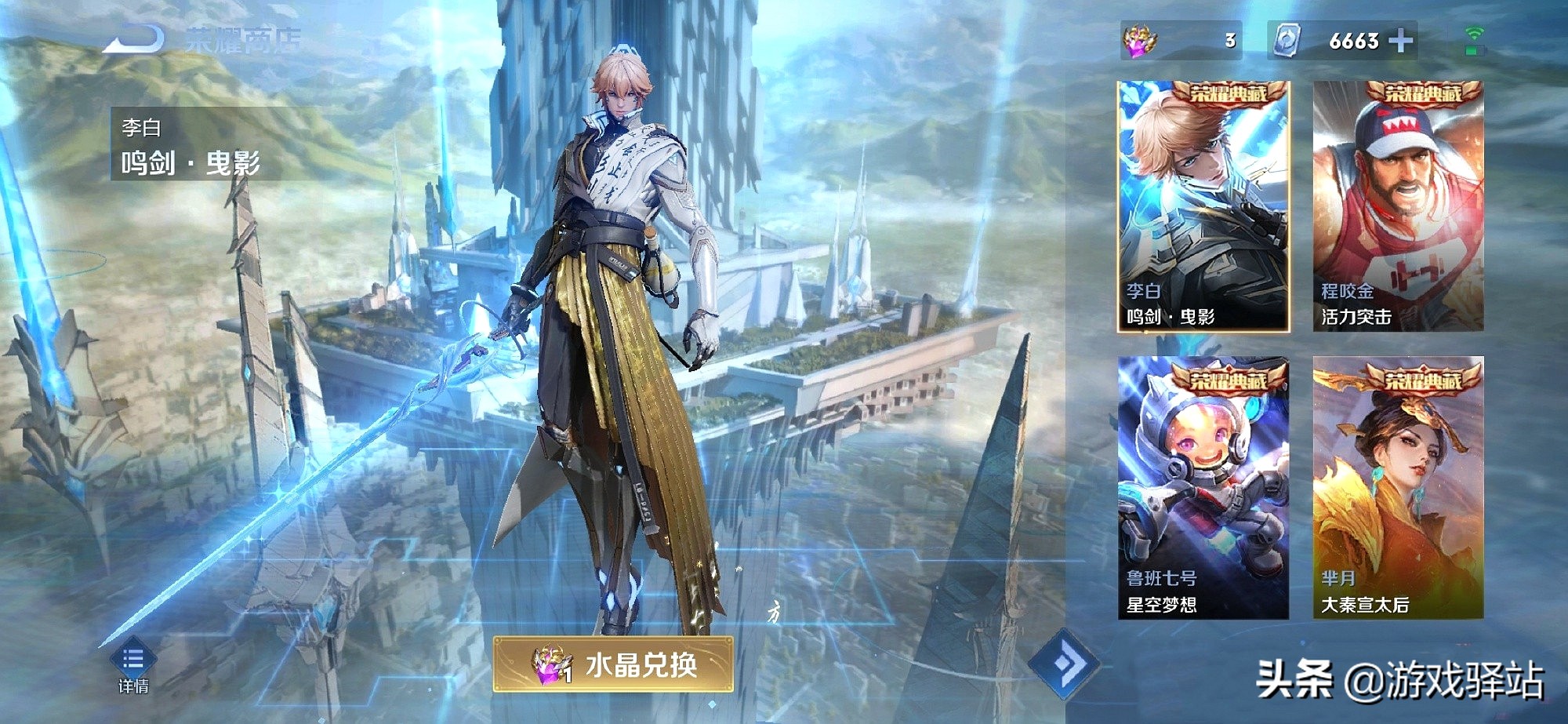This screenshot has height=724, width=1568.
Task: View the 芈月 大秦宣太后 skin card
Action: tap(1398, 488)
